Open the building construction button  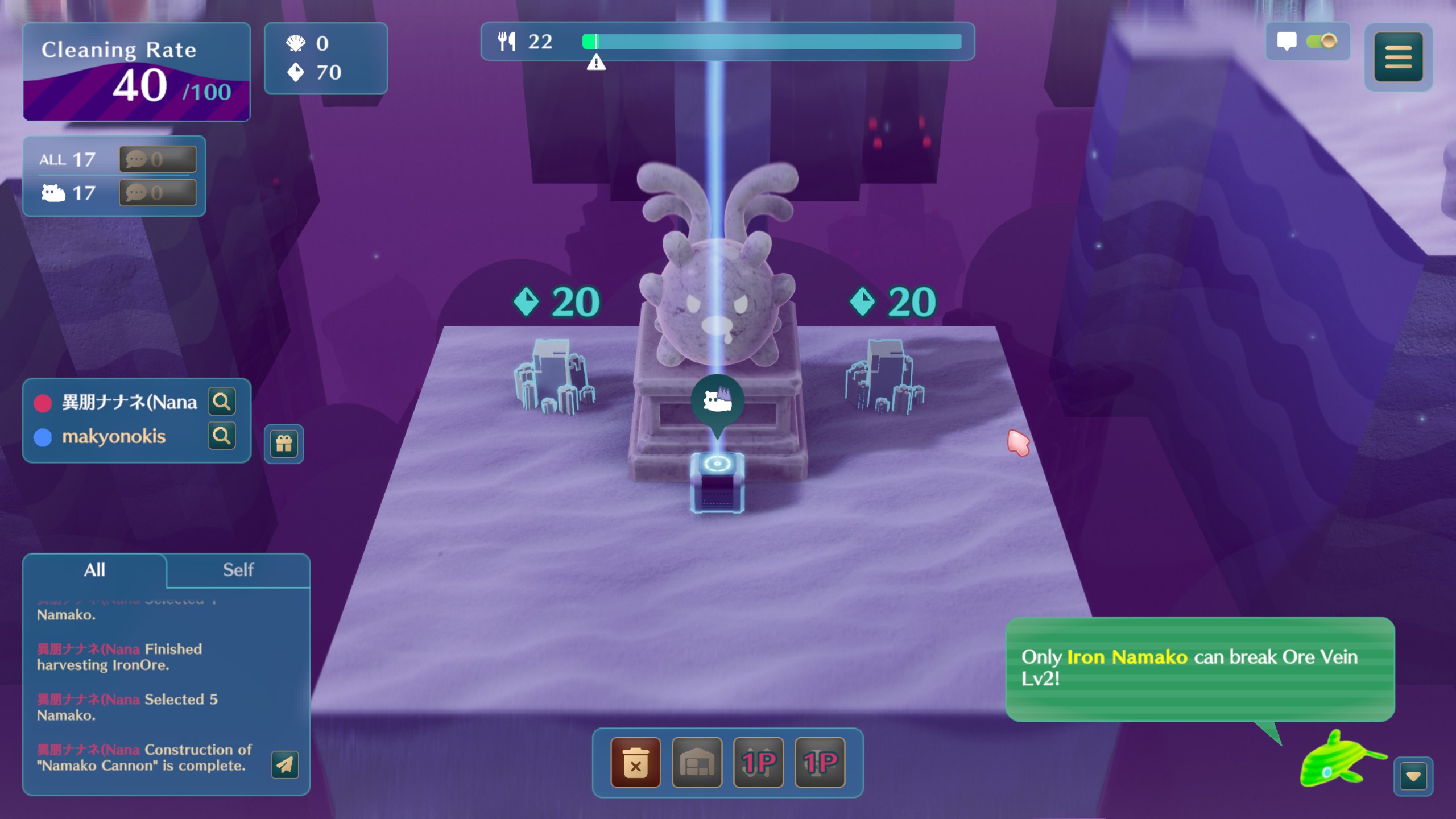tap(697, 763)
